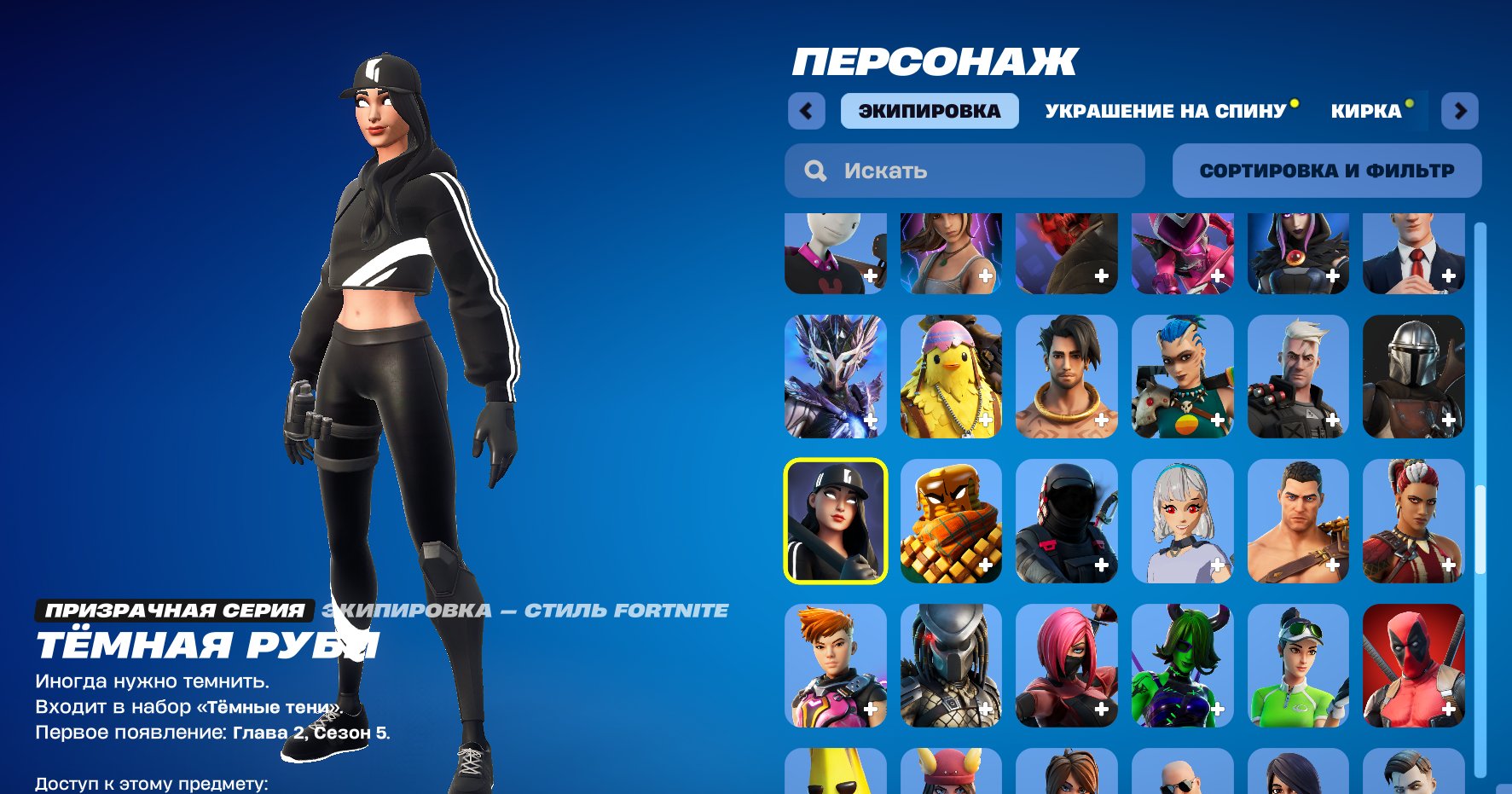Switch to the УКРАШЕНИЕ НА СПИНУ tab

tap(1166, 109)
